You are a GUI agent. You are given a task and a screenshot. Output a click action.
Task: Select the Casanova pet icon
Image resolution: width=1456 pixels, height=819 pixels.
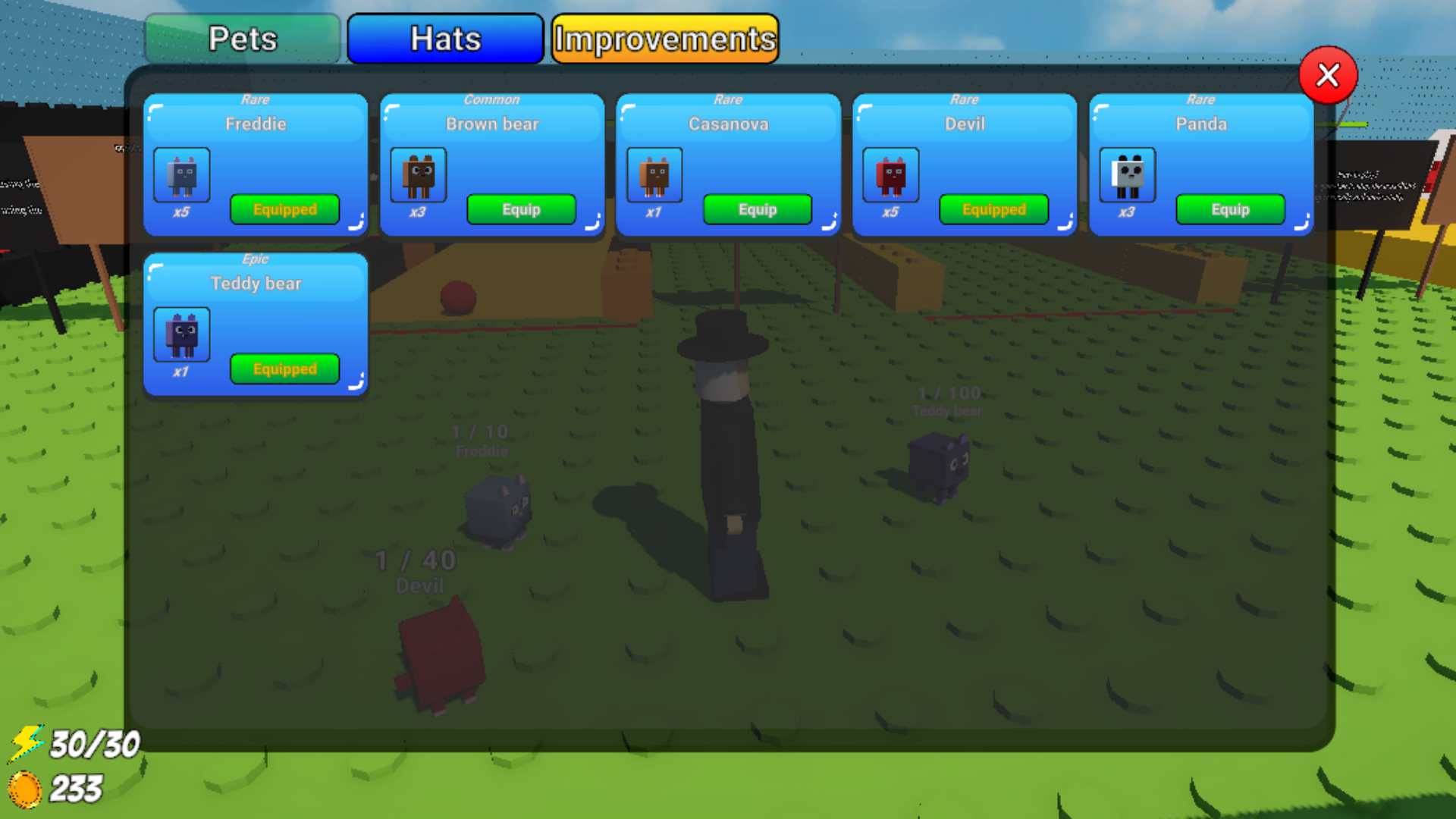point(654,176)
